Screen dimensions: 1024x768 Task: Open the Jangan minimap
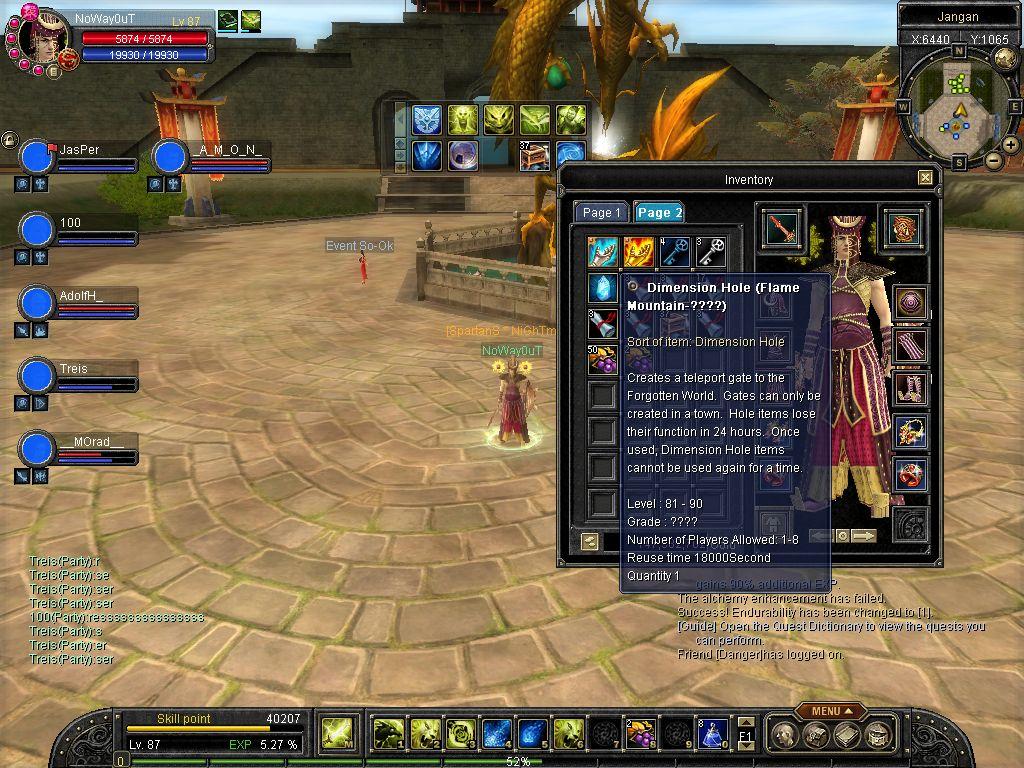coord(958,107)
